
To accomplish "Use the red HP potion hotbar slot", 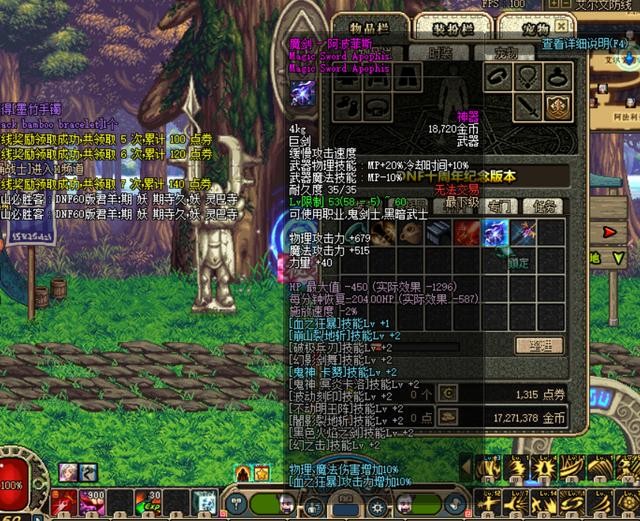I will tap(65, 499).
